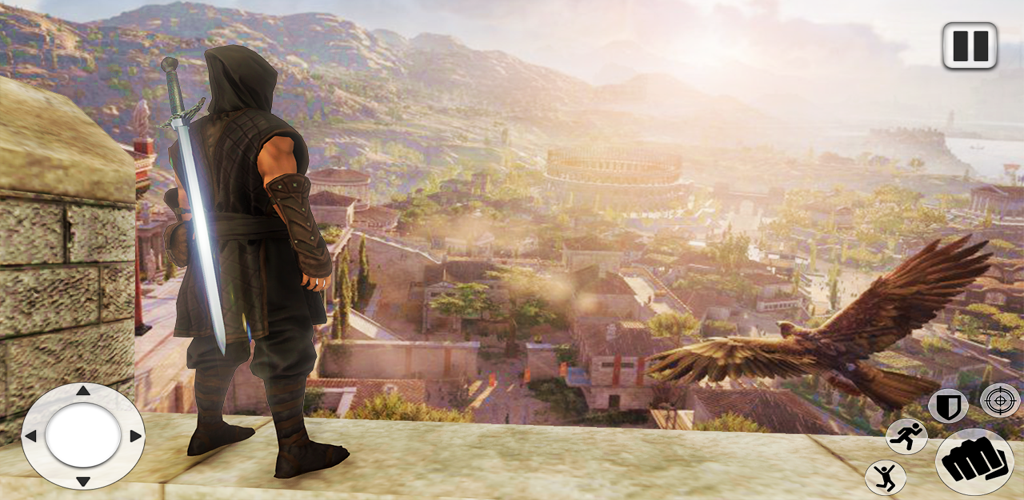1024x500 pixels.
Task: Click the virtual joystick's center pad
Action: 83,436
